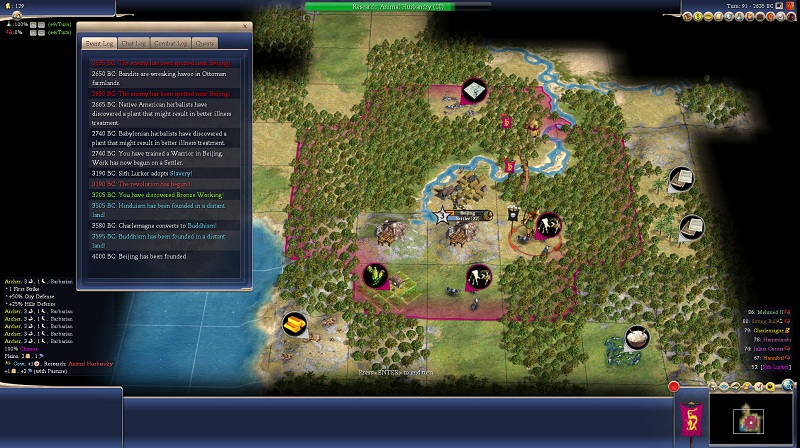Select Charlemagne in the scoreboard

pos(773,330)
